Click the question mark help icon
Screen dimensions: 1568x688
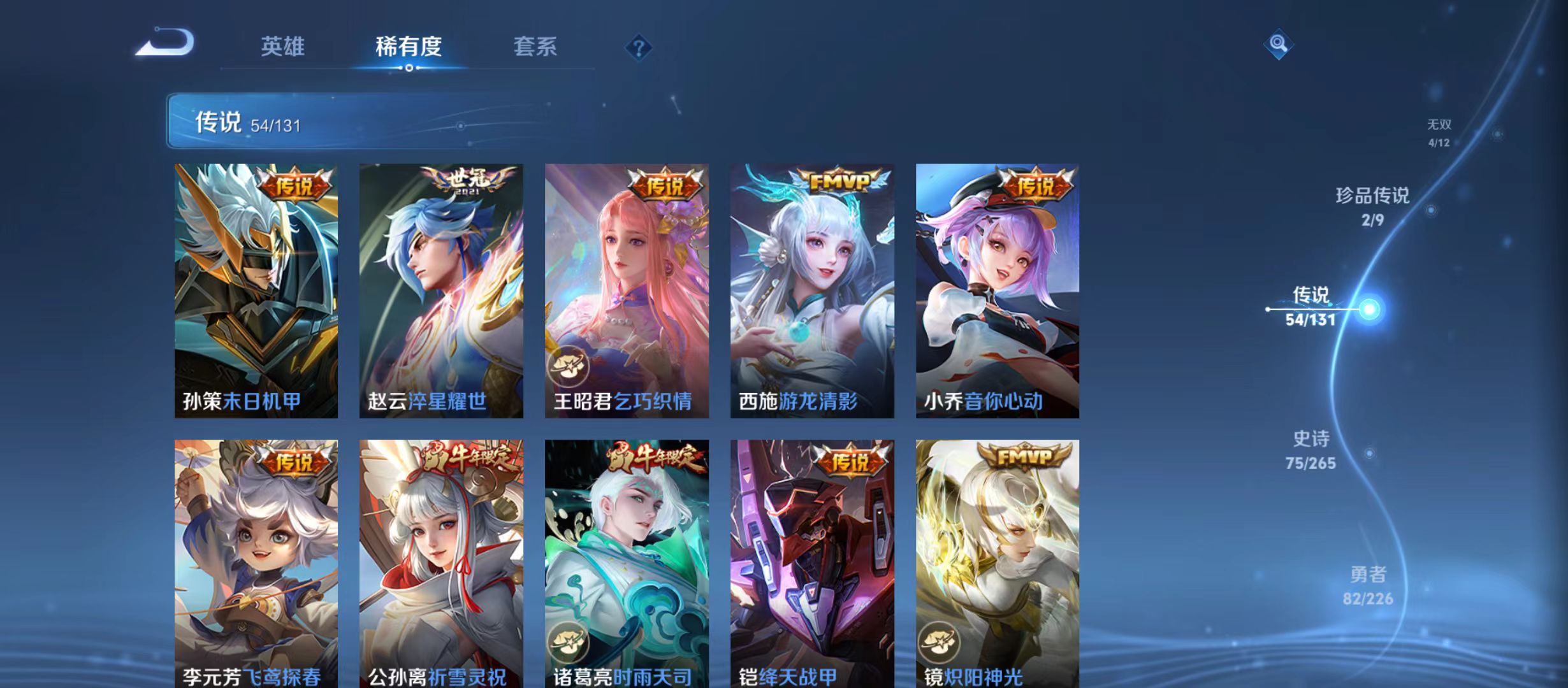pos(639,47)
